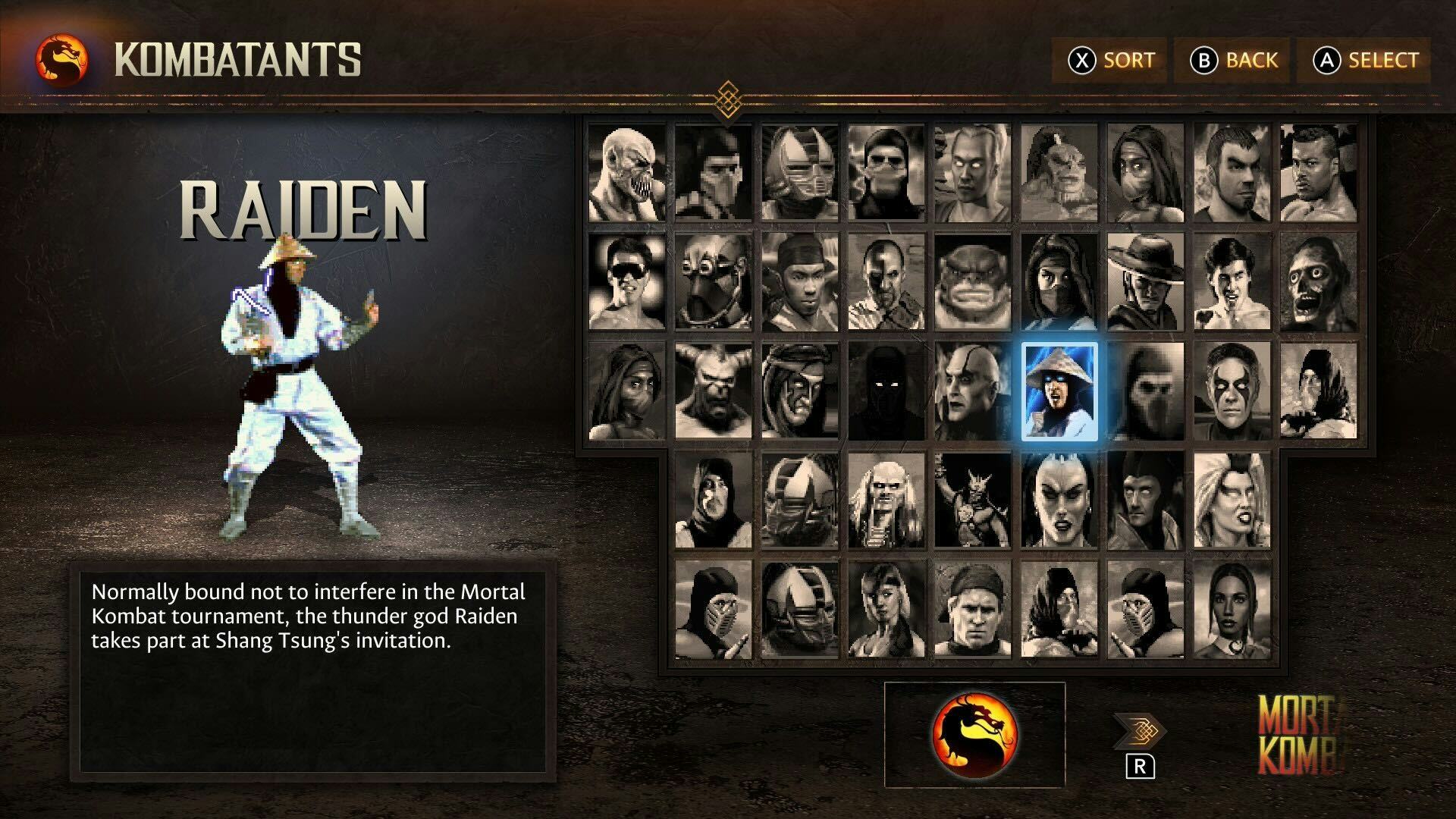Open the Sort option
Image resolution: width=1456 pixels, height=819 pixels.
click(1112, 60)
